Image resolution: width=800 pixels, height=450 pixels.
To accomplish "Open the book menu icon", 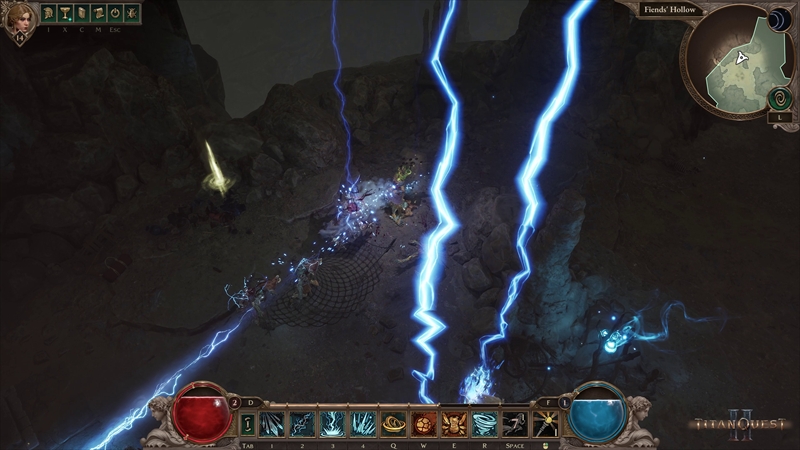I will (82, 14).
